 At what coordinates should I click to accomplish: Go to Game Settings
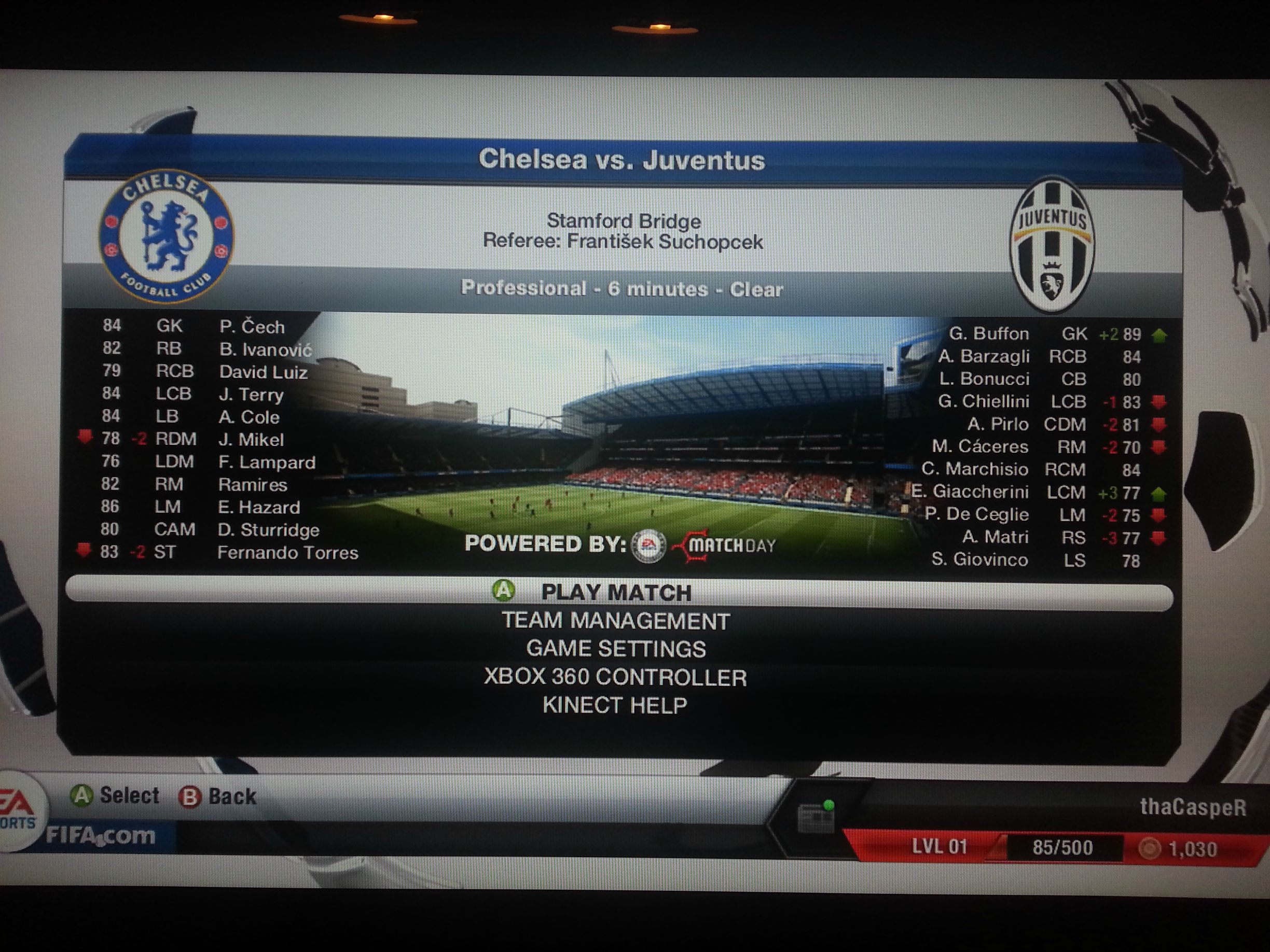tap(615, 649)
